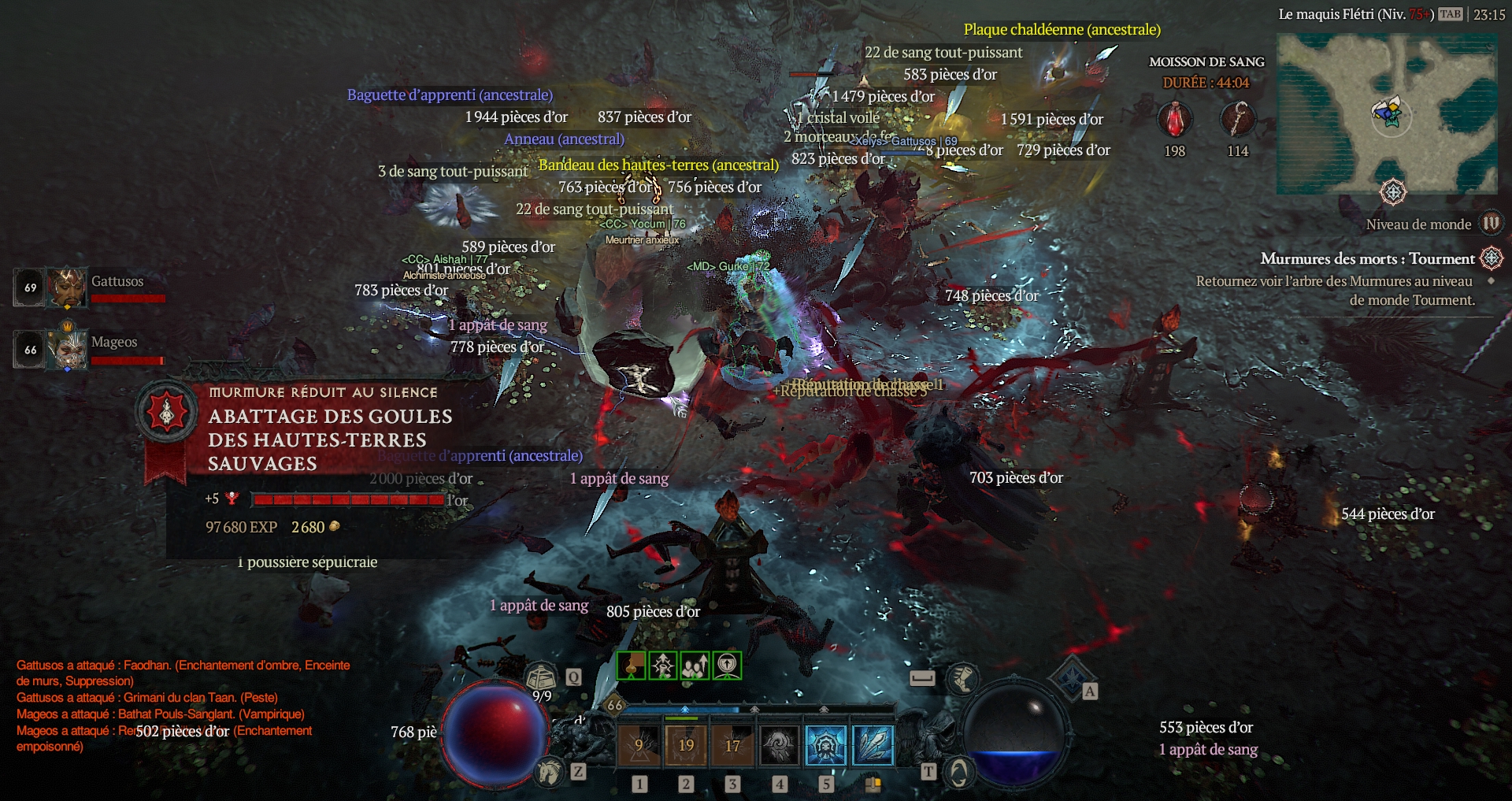Viewport: 1512px width, 801px height.
Task: Activate the swirling wind skill in slot four
Action: click(779, 745)
